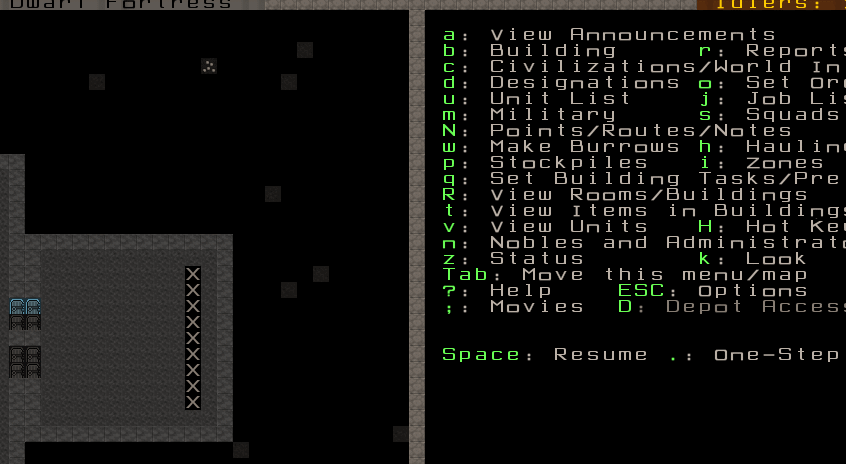Select the View Units option
Image resolution: width=846 pixels, height=464 pixels.
tap(568, 227)
